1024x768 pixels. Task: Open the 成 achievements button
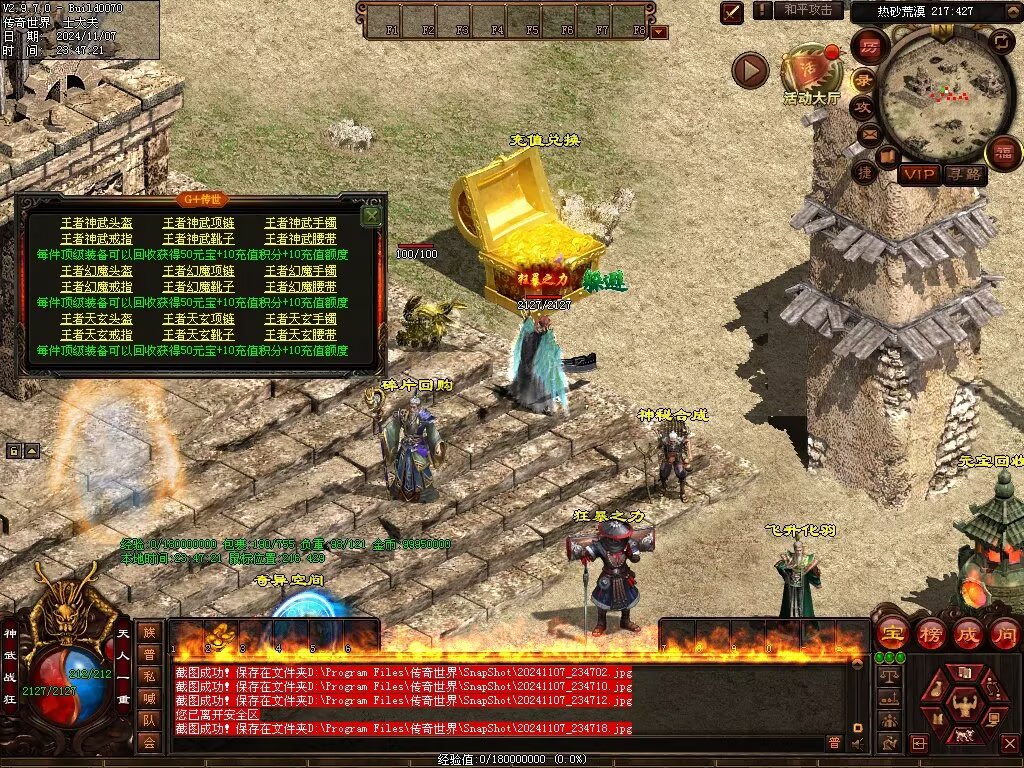click(x=968, y=634)
